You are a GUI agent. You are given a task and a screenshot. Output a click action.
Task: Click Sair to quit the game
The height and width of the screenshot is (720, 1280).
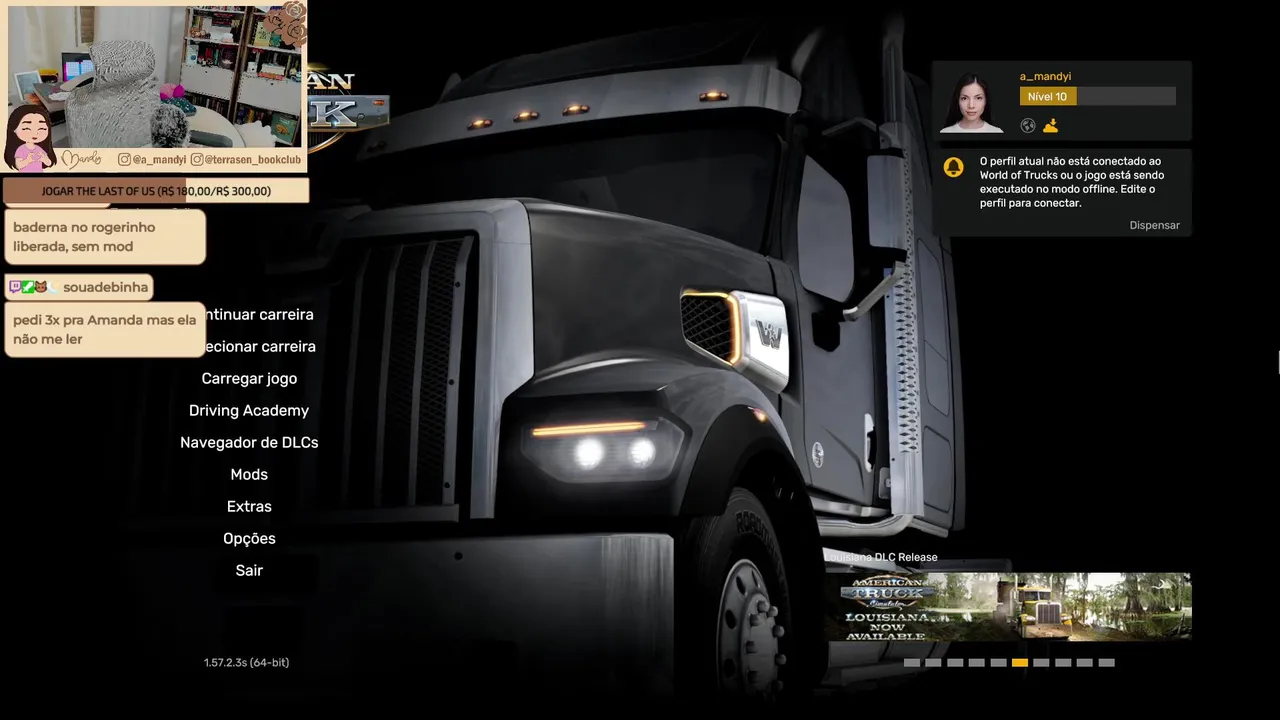pyautogui.click(x=249, y=570)
